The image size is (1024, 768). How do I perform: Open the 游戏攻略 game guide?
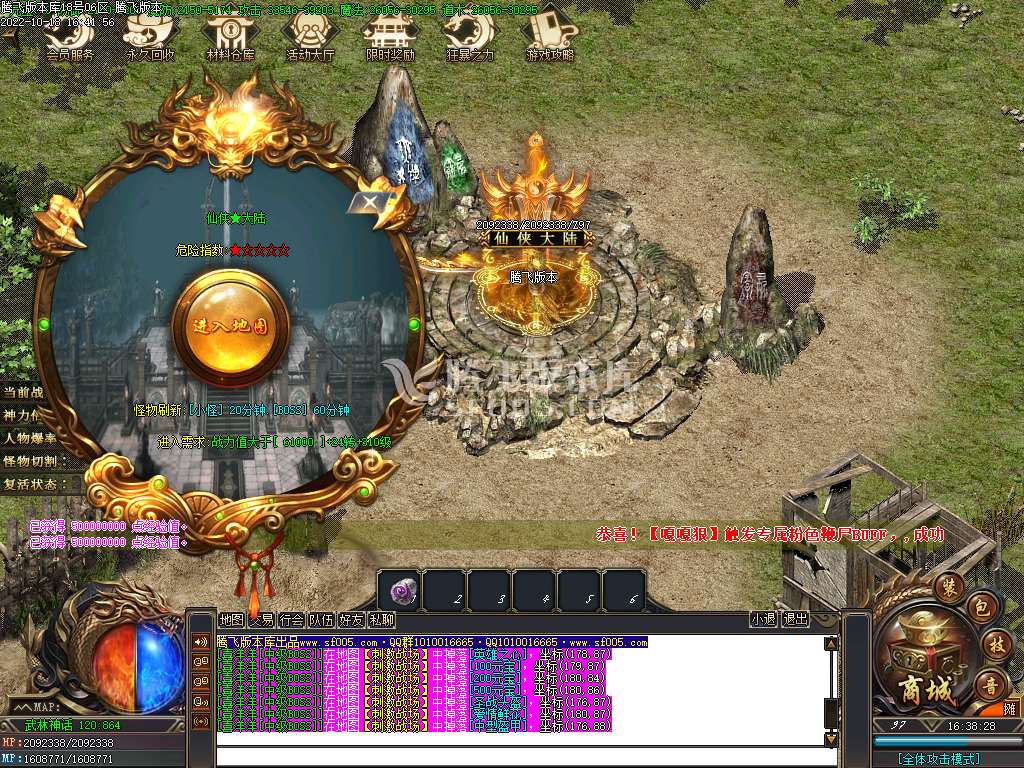[x=549, y=38]
